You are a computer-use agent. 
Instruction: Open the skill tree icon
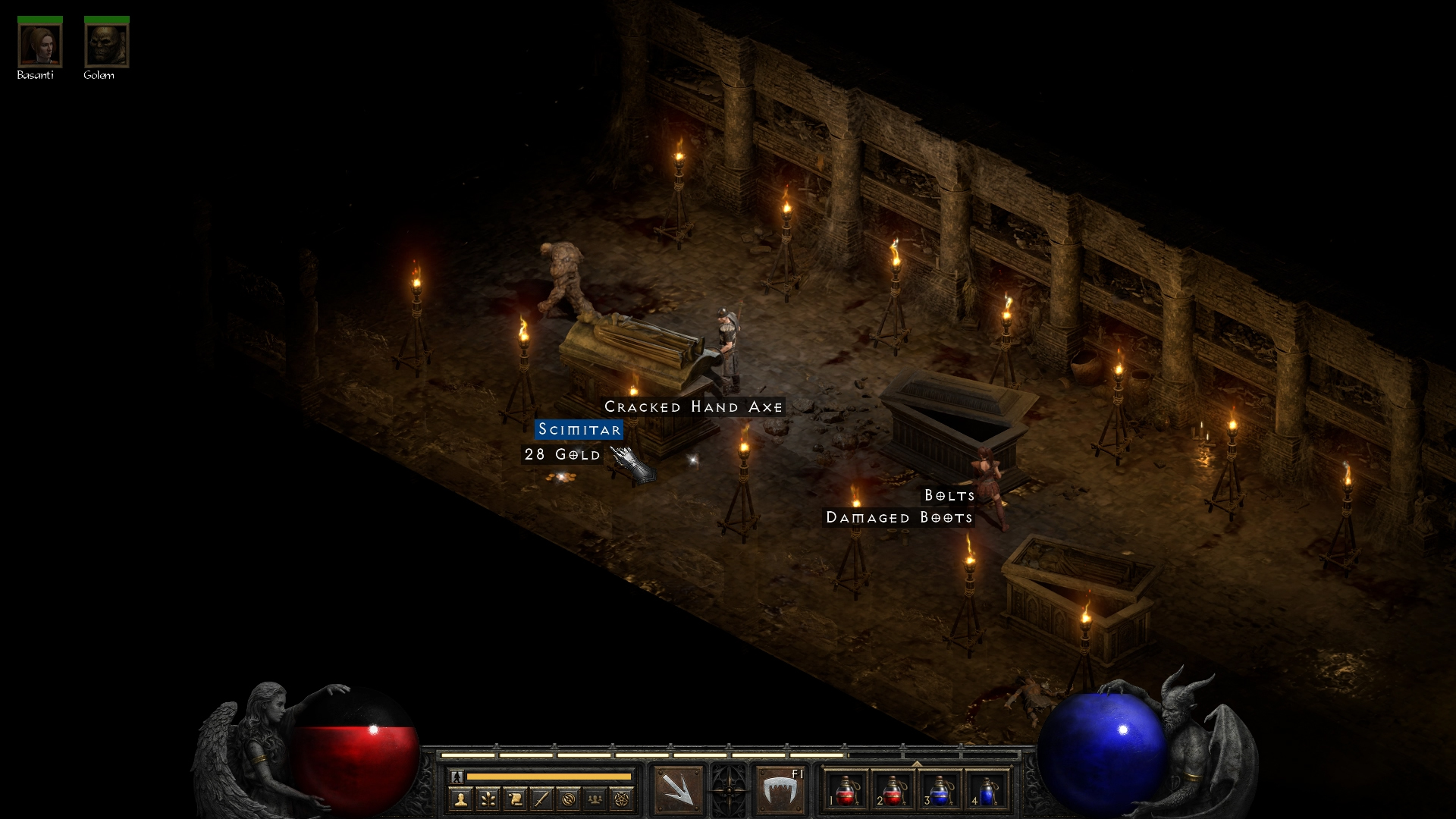(x=488, y=799)
